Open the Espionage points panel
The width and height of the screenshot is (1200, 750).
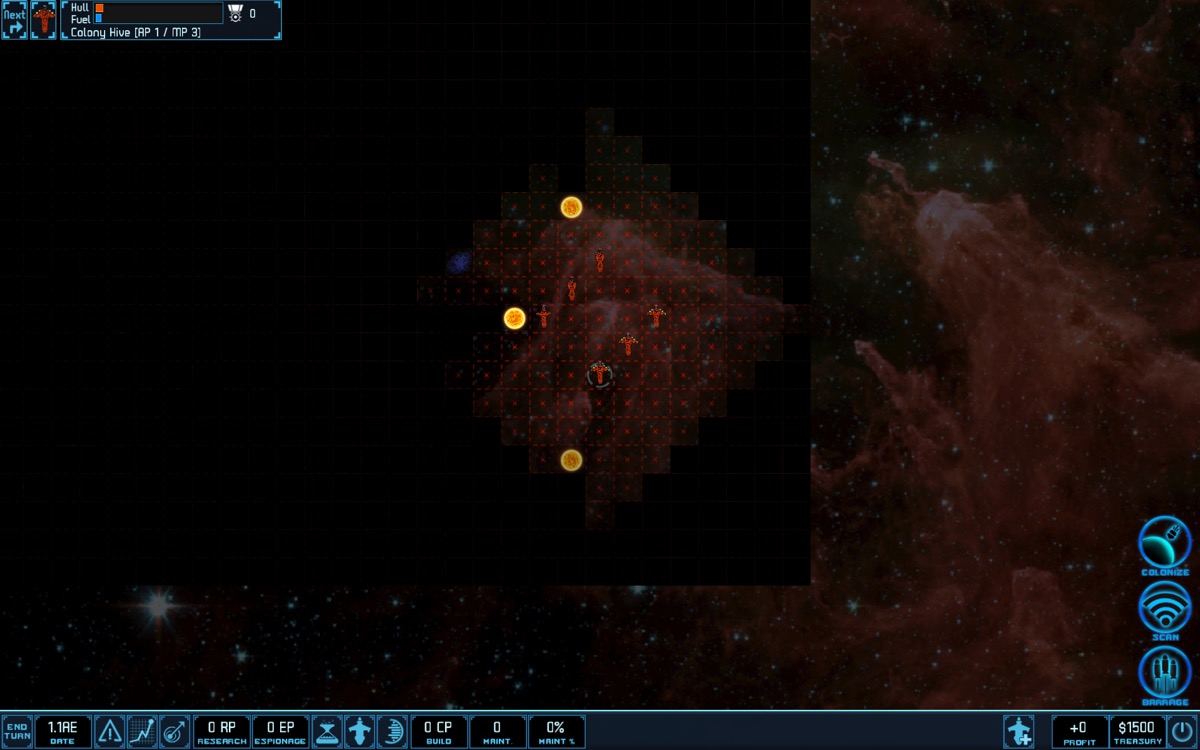point(280,732)
